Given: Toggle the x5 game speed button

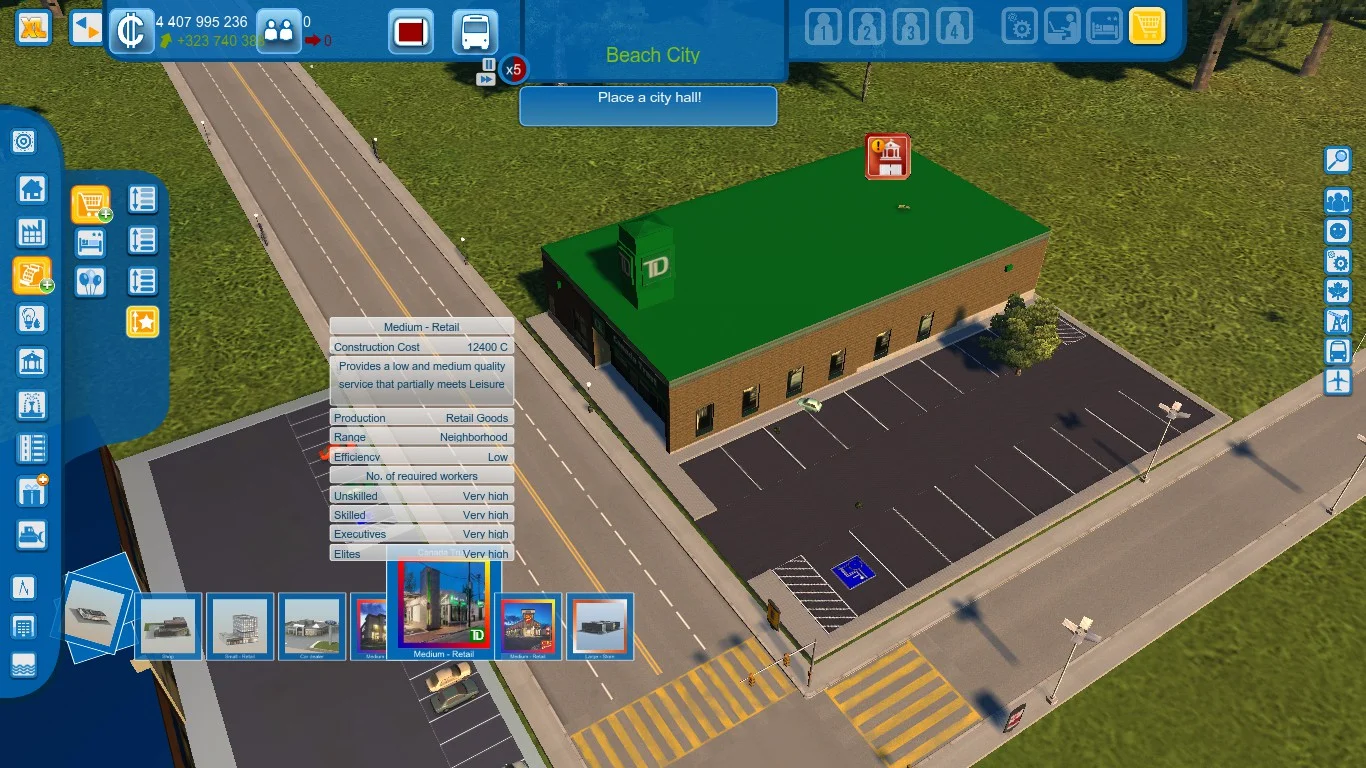Looking at the screenshot, I should pos(513,70).
